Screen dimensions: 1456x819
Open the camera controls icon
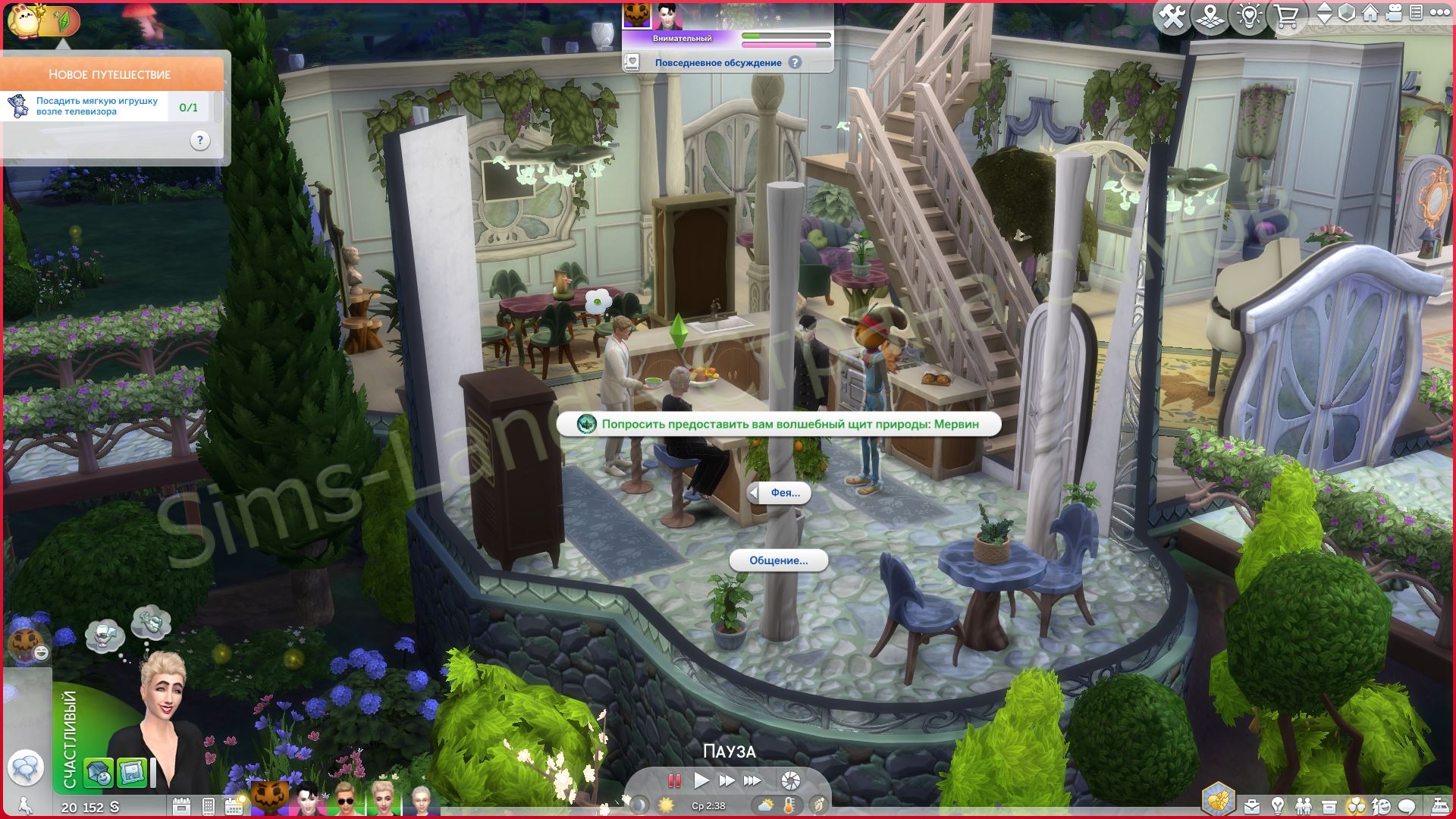coord(1393,14)
